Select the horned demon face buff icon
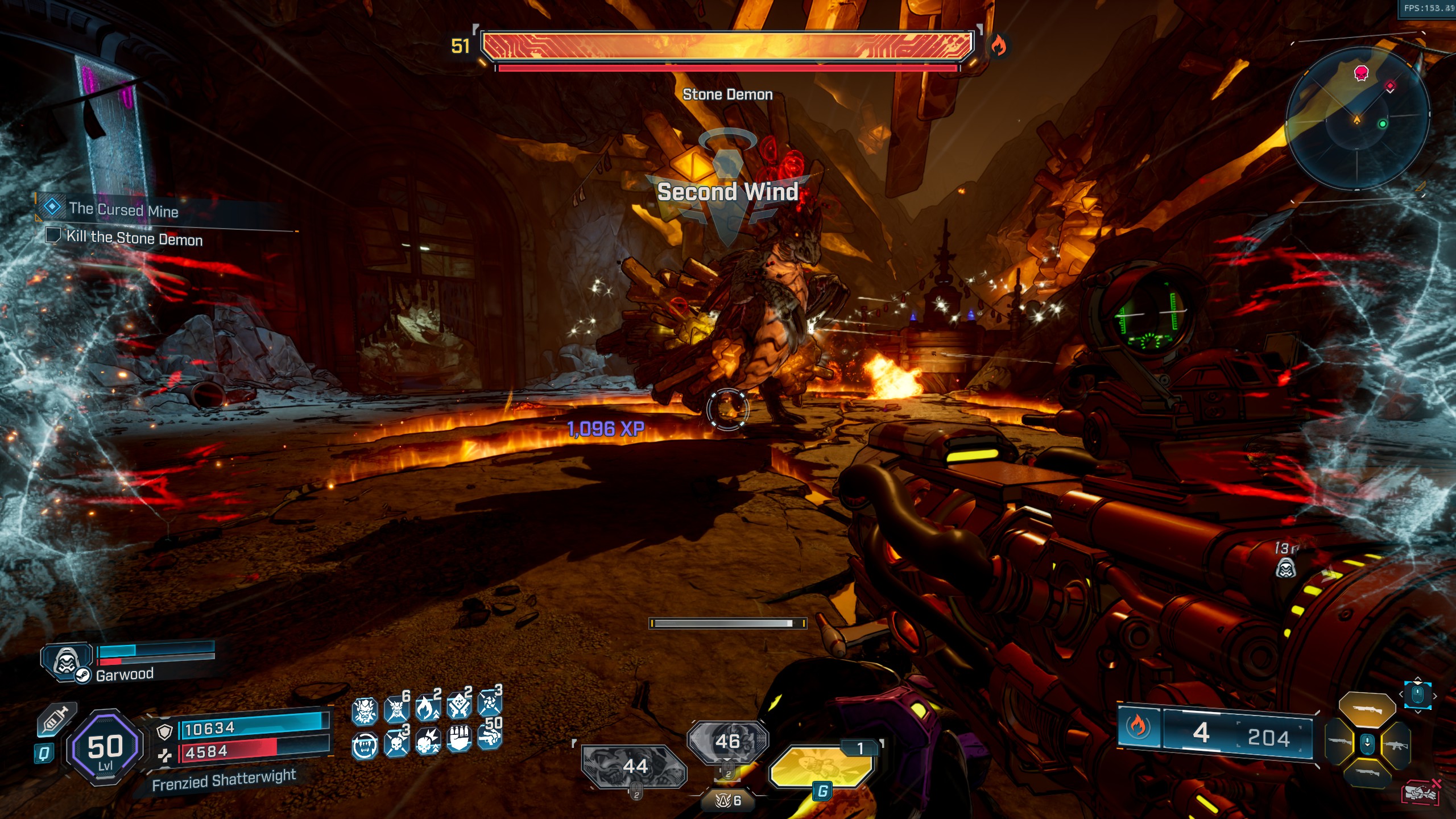1456x819 pixels. pyautogui.click(x=364, y=712)
